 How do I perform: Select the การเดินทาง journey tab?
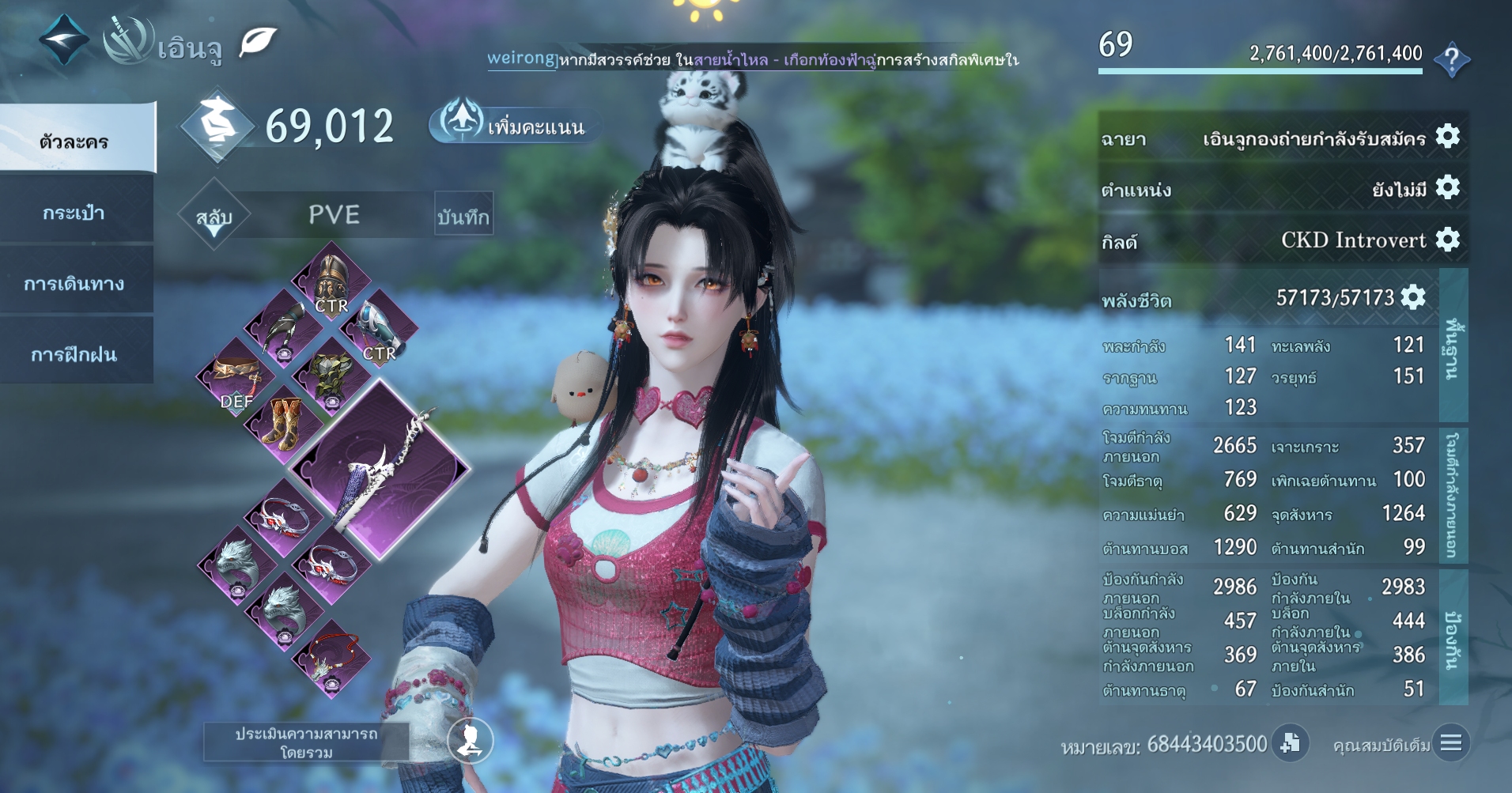coord(74,283)
